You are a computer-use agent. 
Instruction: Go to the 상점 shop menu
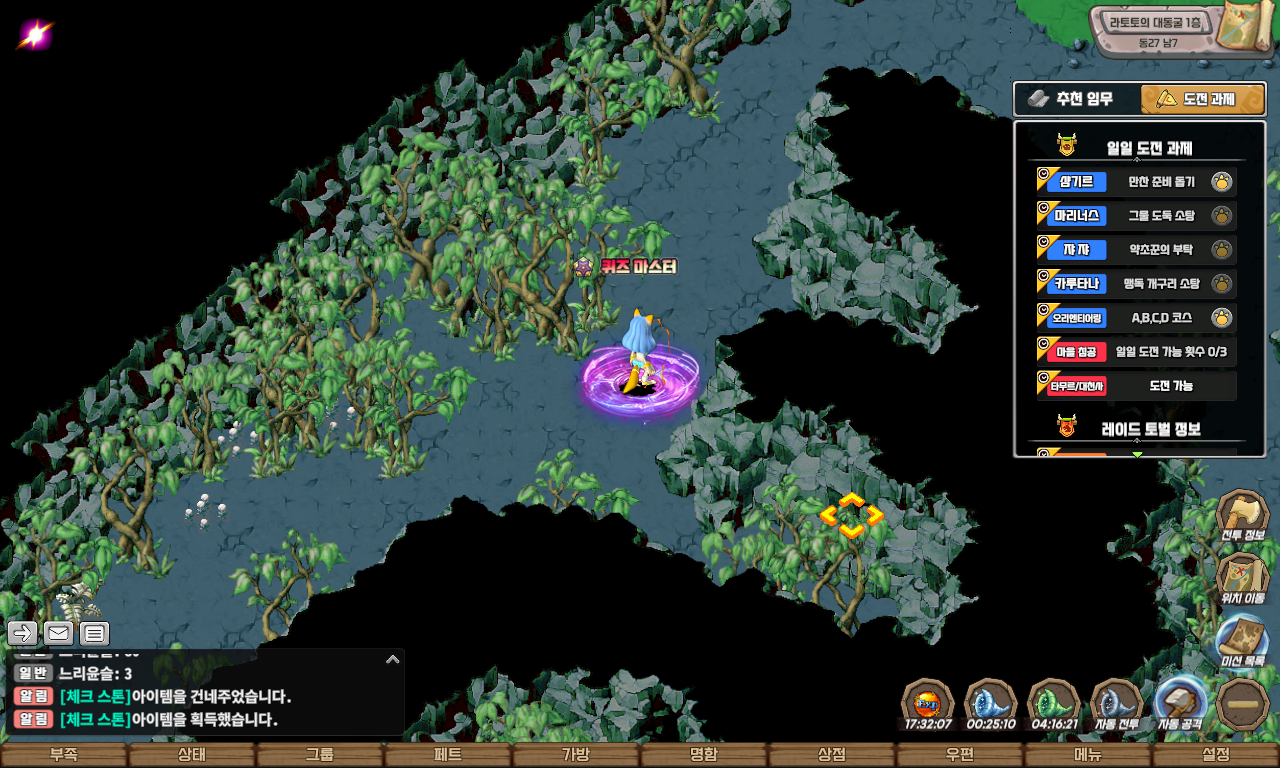click(x=832, y=755)
